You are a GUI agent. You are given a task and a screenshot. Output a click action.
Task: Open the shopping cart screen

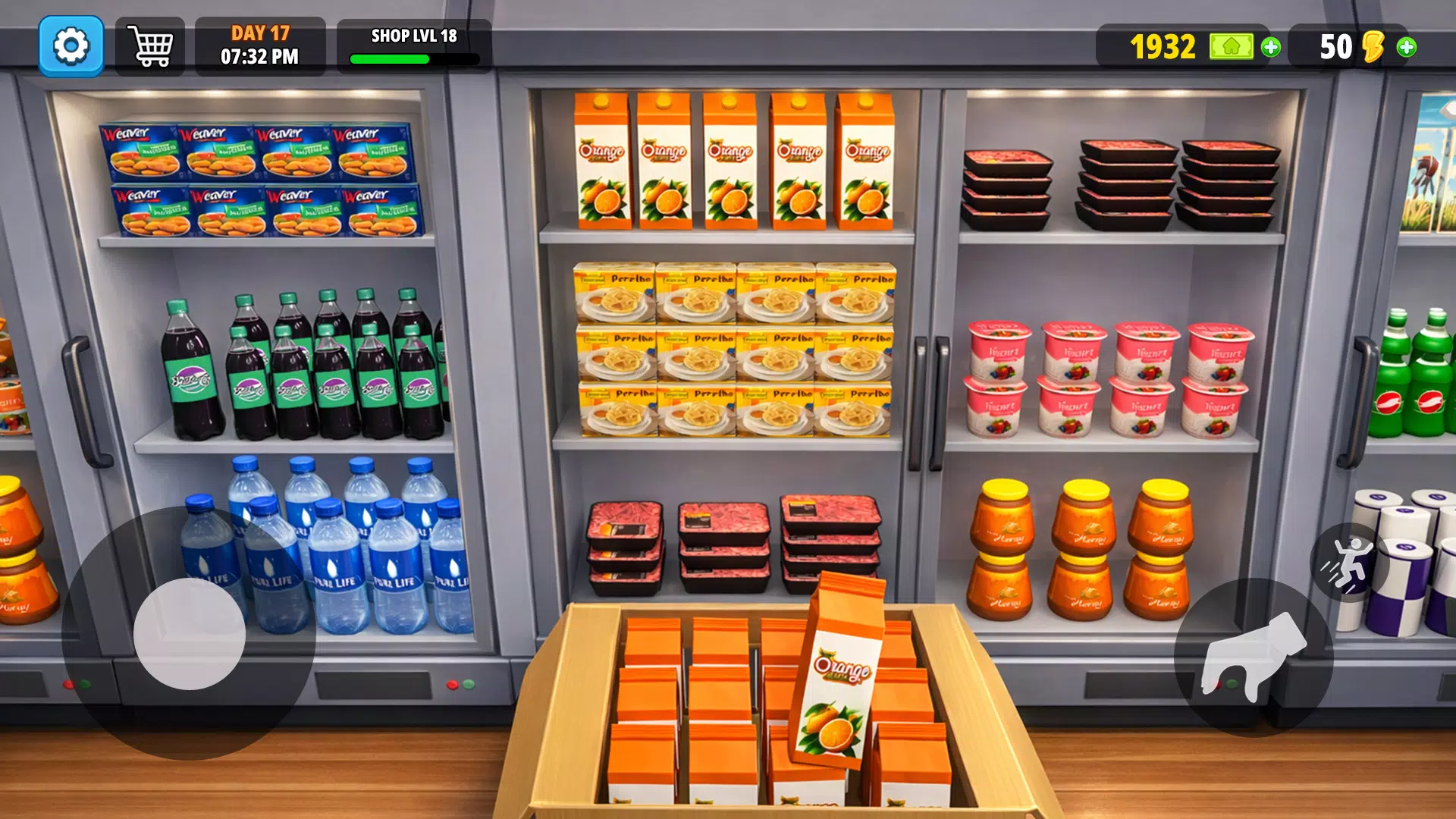151,45
